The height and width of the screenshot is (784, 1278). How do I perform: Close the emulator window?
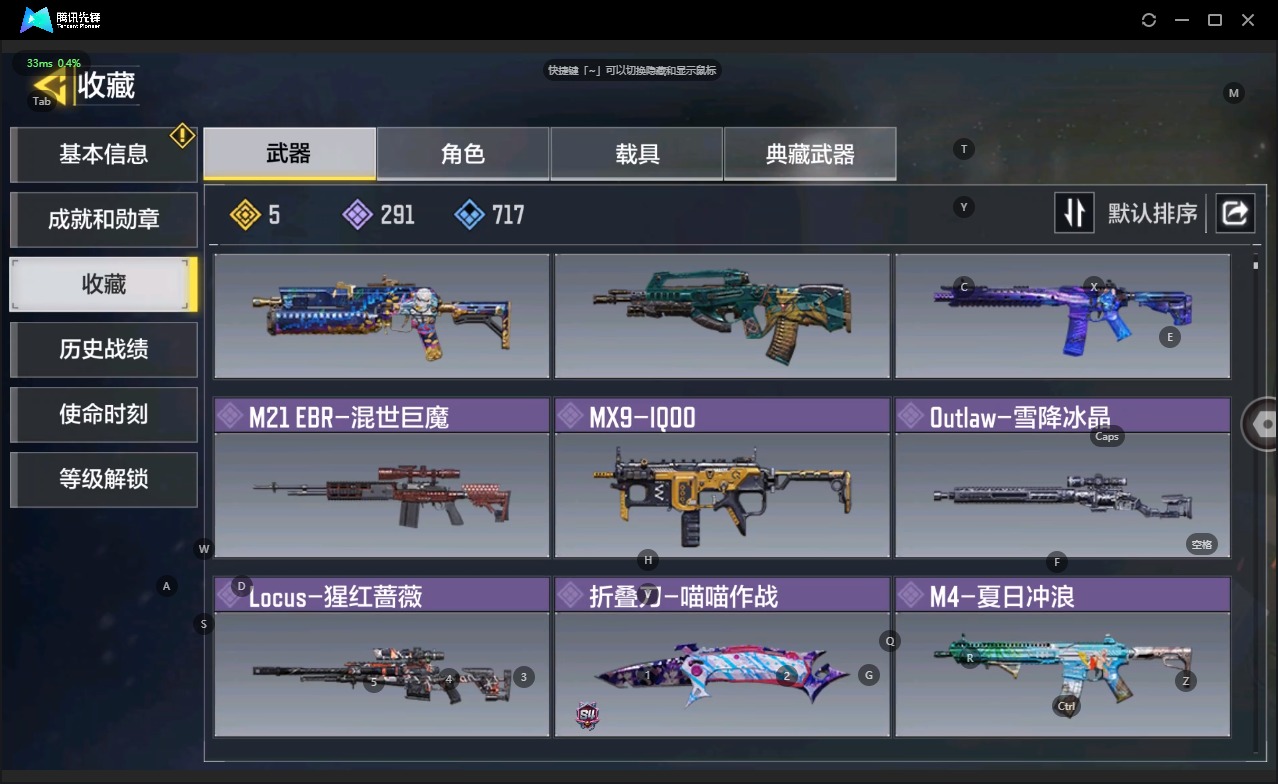point(1248,20)
